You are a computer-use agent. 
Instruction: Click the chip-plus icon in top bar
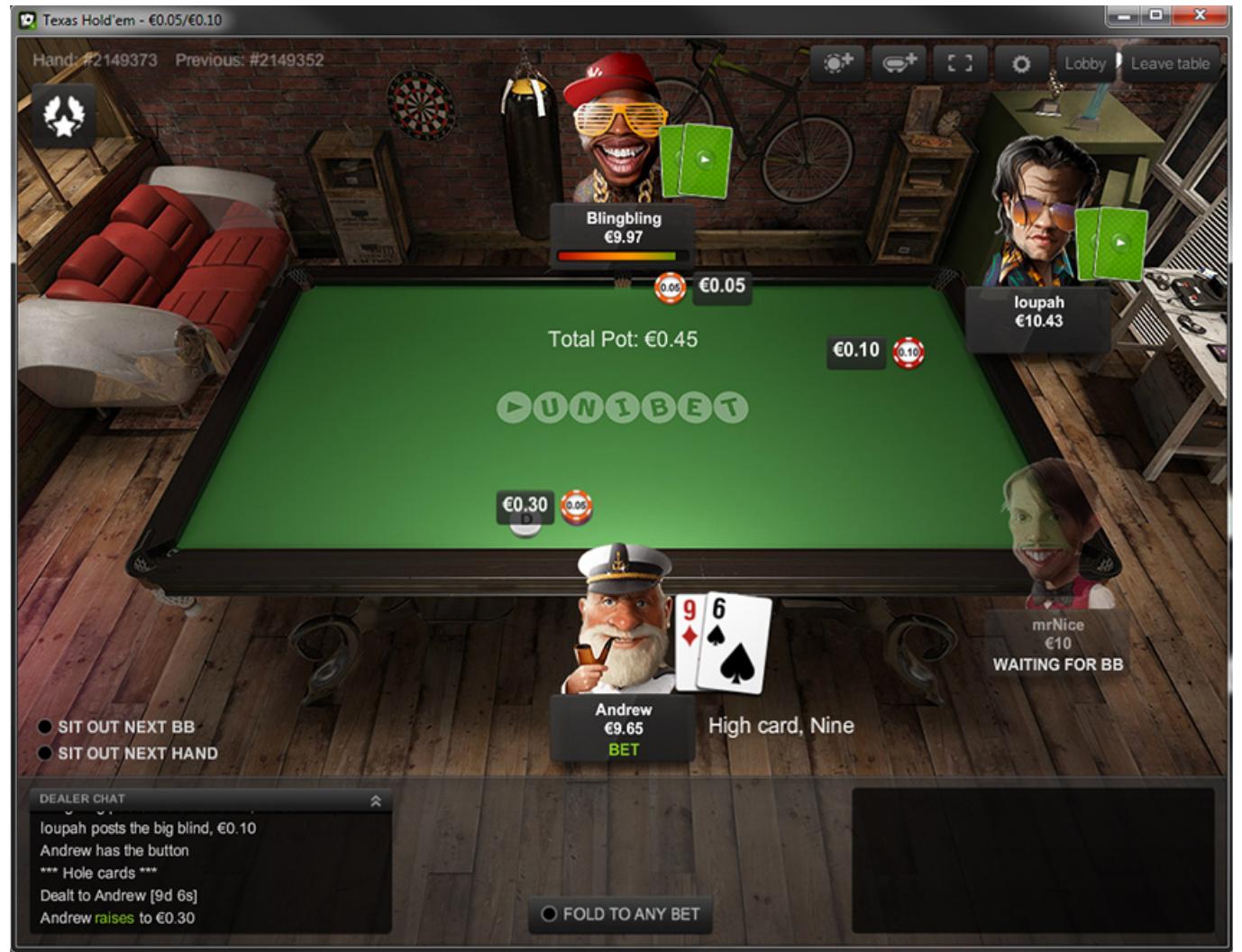[837, 64]
